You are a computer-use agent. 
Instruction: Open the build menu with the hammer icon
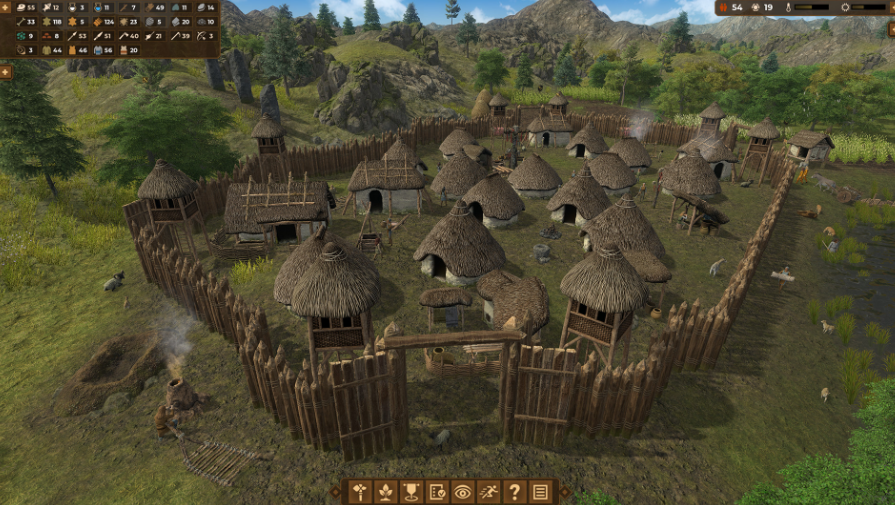359,492
